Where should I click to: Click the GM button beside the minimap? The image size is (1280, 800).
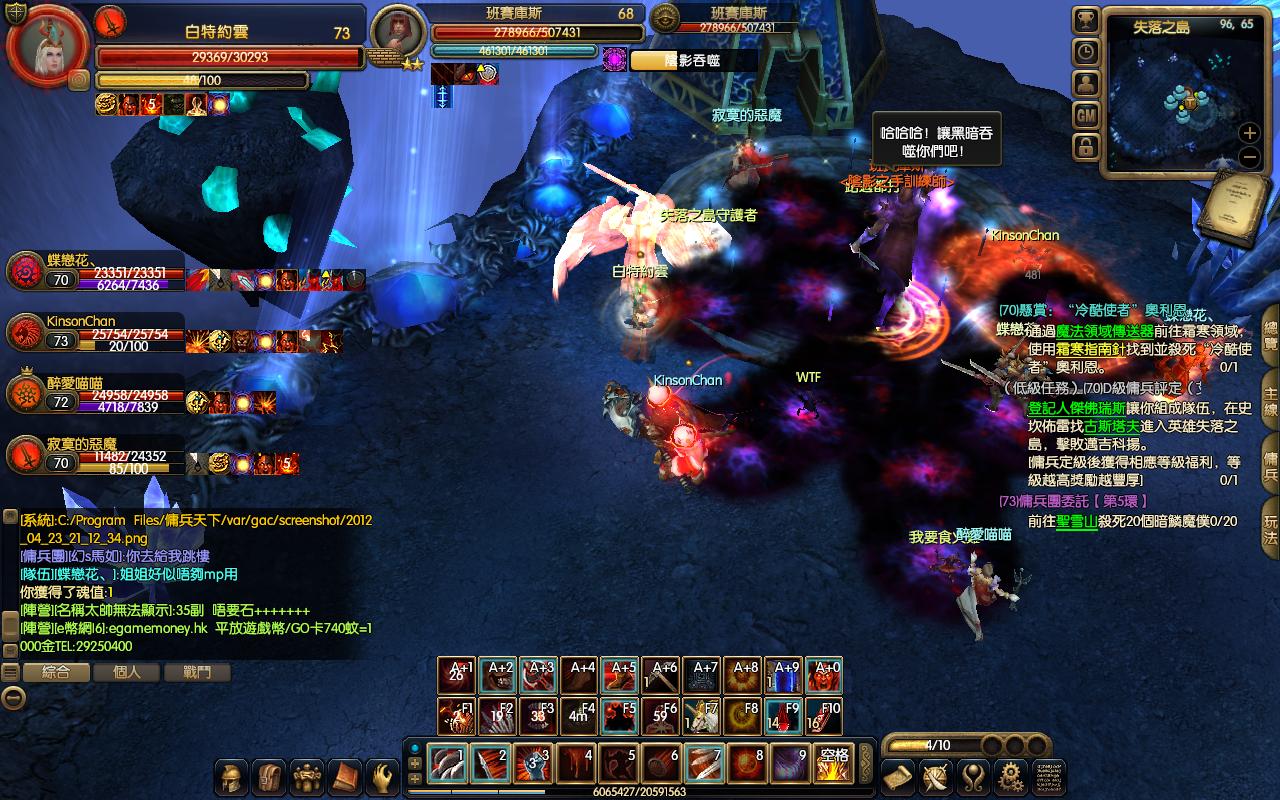[1086, 116]
